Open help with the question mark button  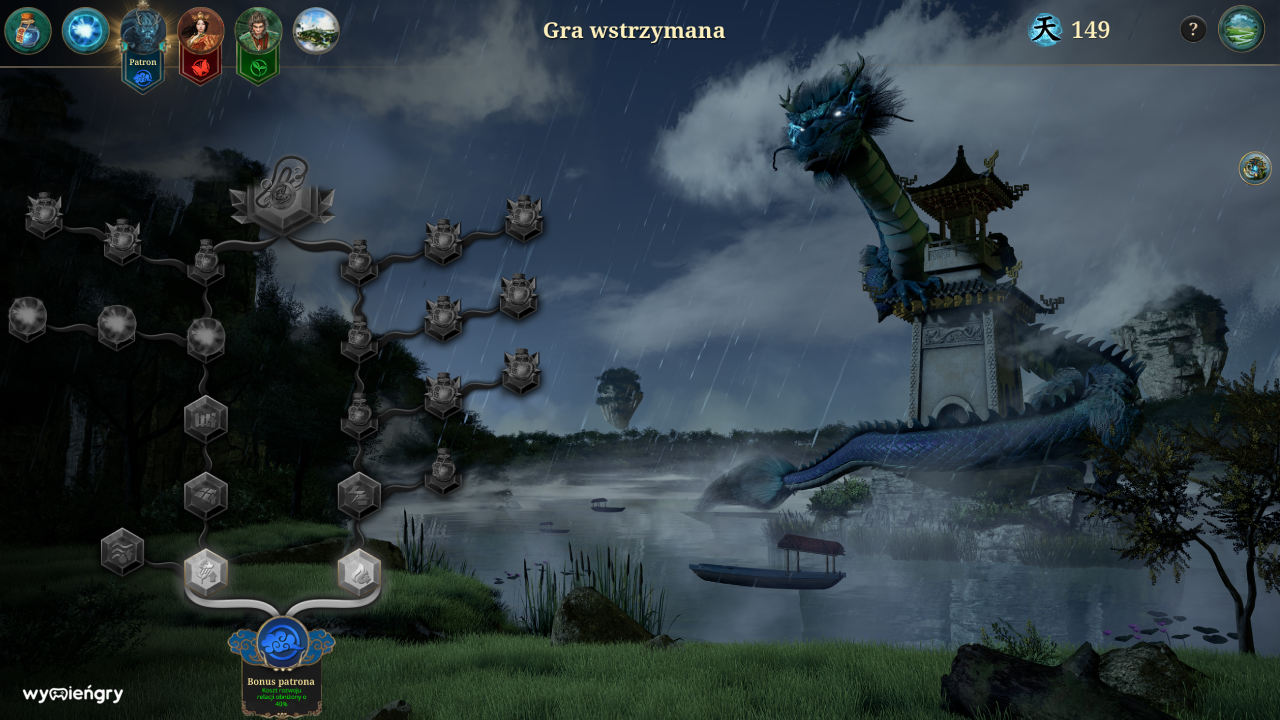(x=1191, y=29)
